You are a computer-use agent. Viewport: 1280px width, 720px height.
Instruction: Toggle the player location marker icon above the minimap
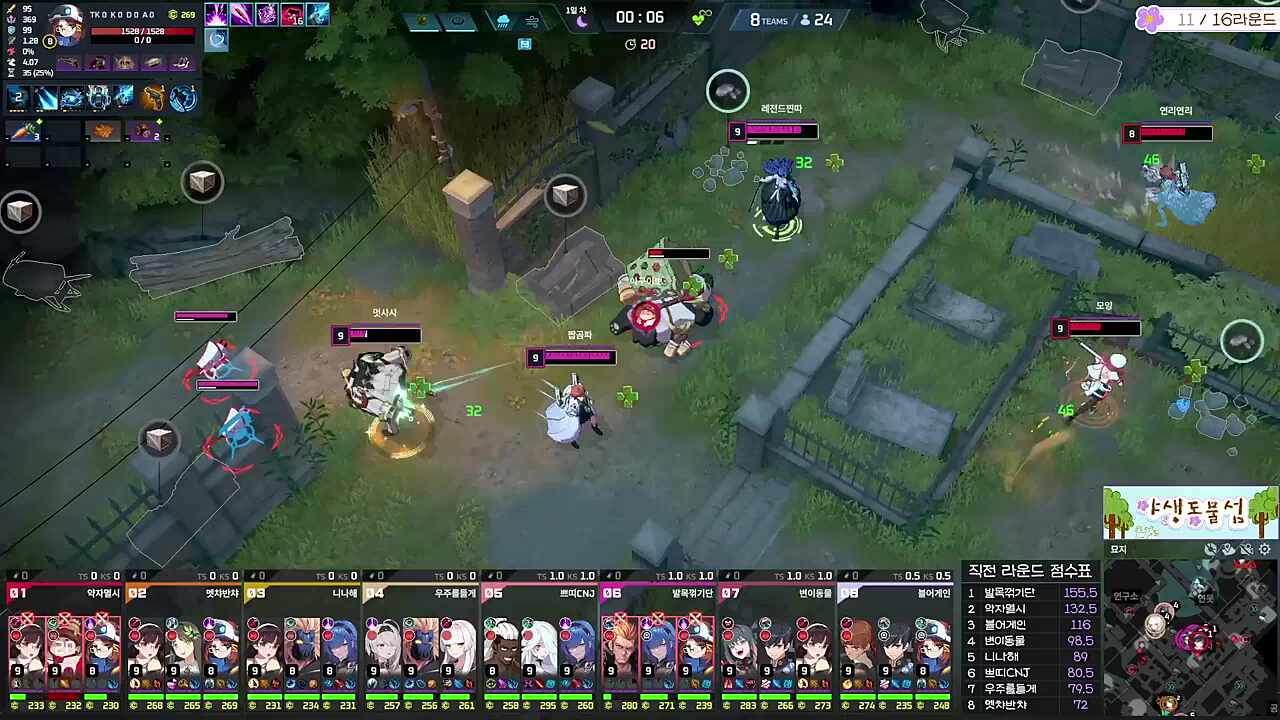(1227, 548)
